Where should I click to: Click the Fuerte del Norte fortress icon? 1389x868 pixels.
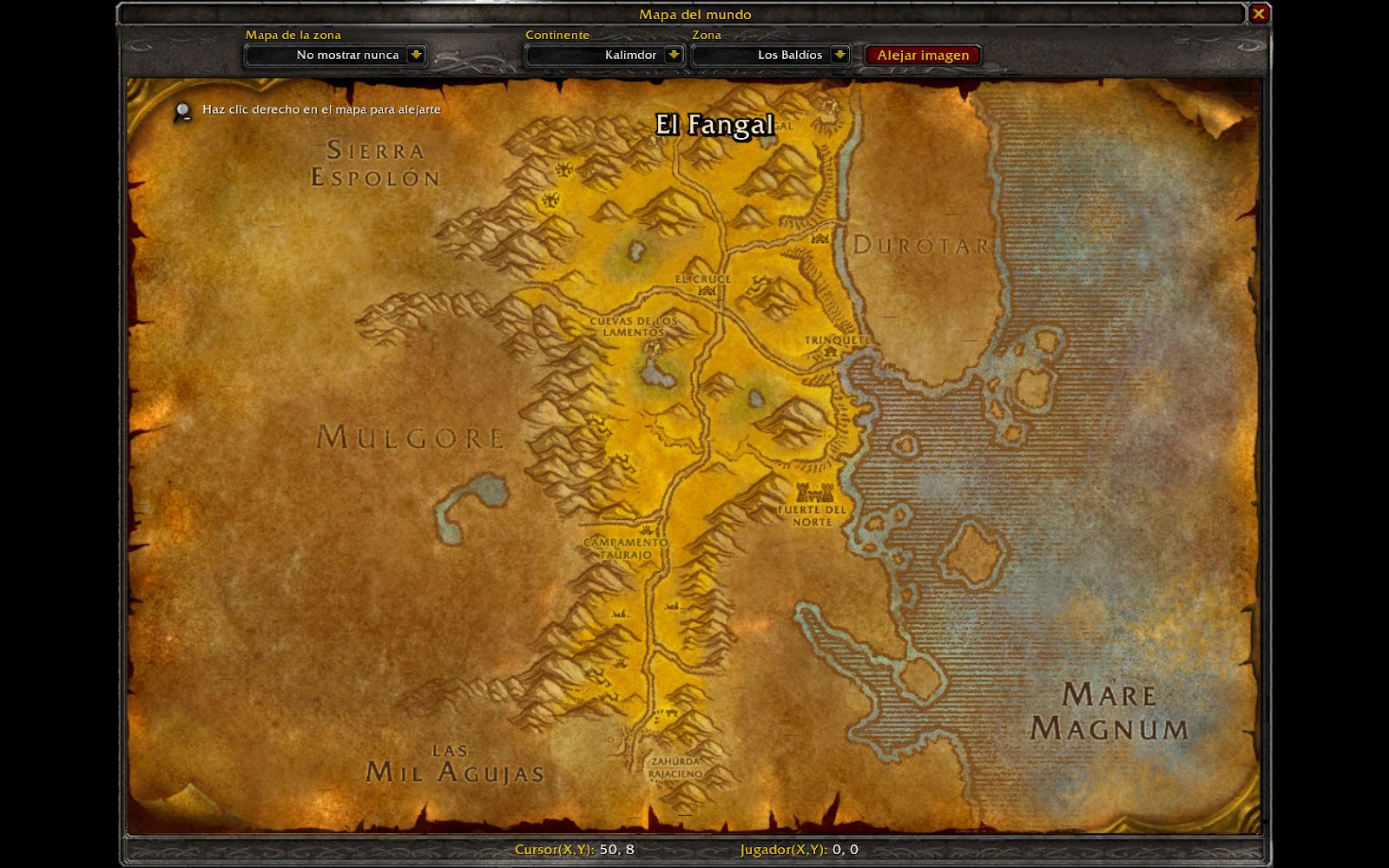(x=817, y=492)
